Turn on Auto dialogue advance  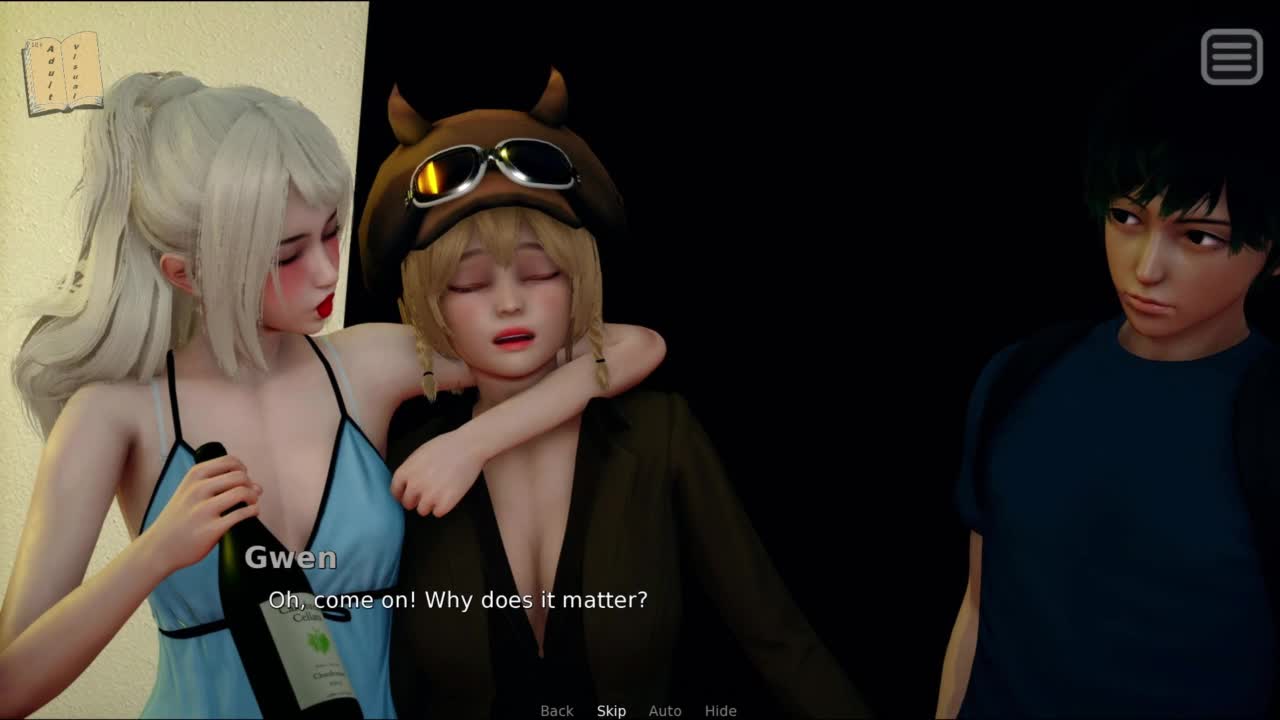point(665,711)
